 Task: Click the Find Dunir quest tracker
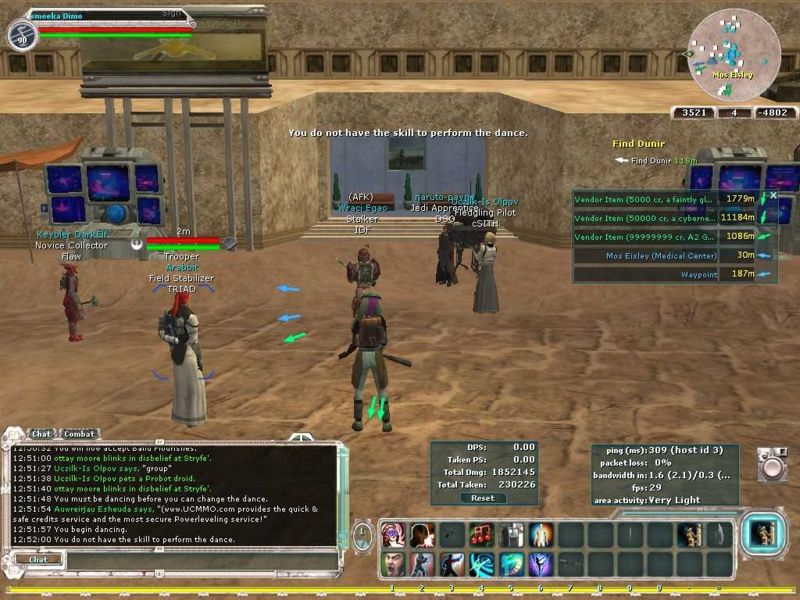click(x=640, y=144)
